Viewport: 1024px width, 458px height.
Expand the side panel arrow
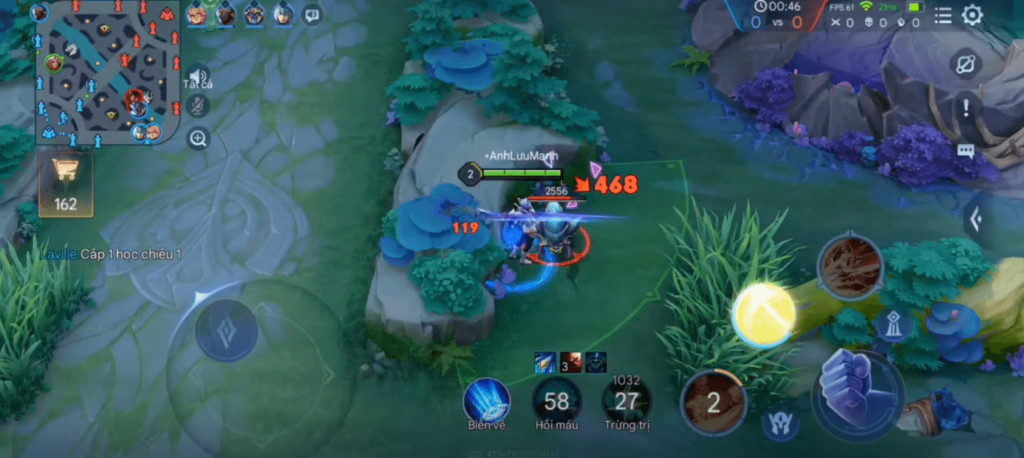click(978, 218)
